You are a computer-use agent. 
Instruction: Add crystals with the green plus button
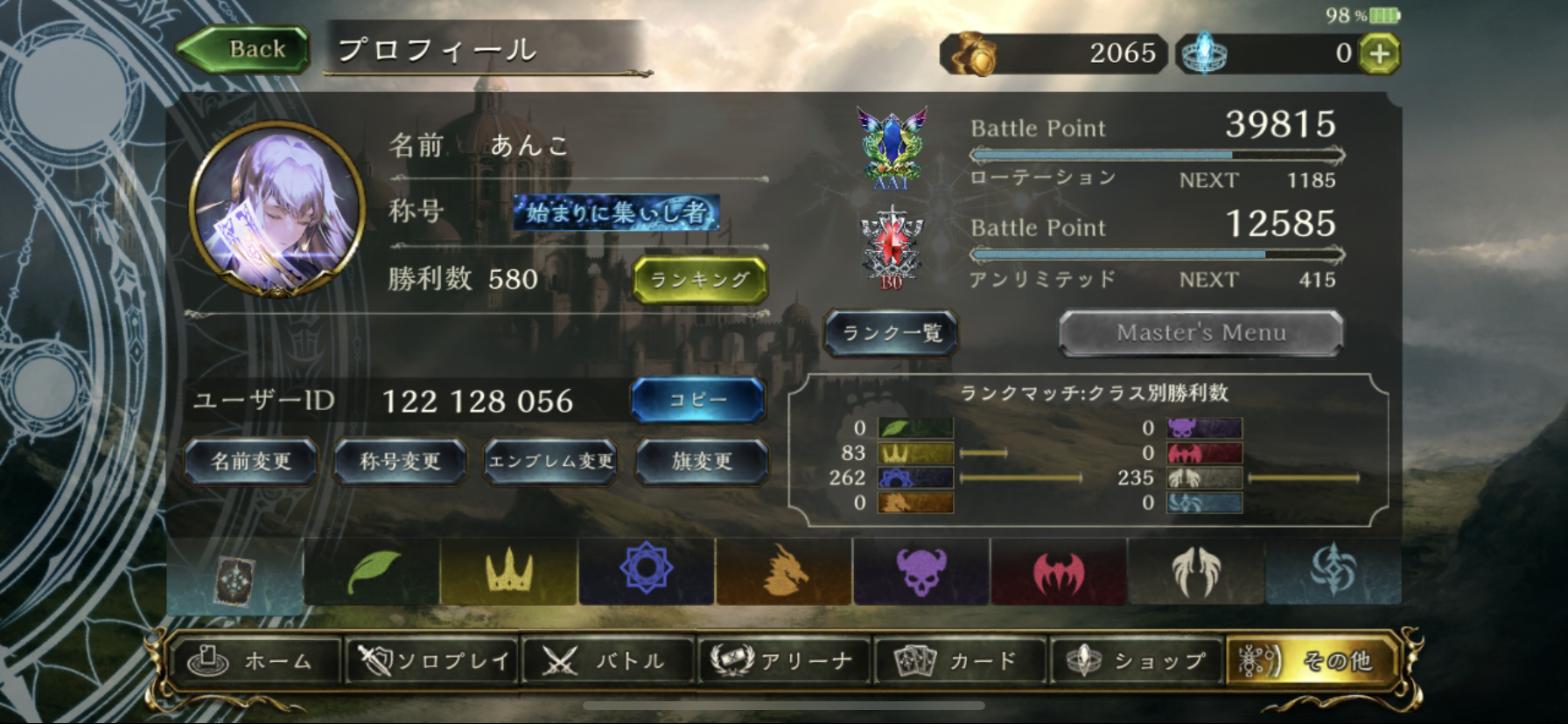pyautogui.click(x=1379, y=54)
